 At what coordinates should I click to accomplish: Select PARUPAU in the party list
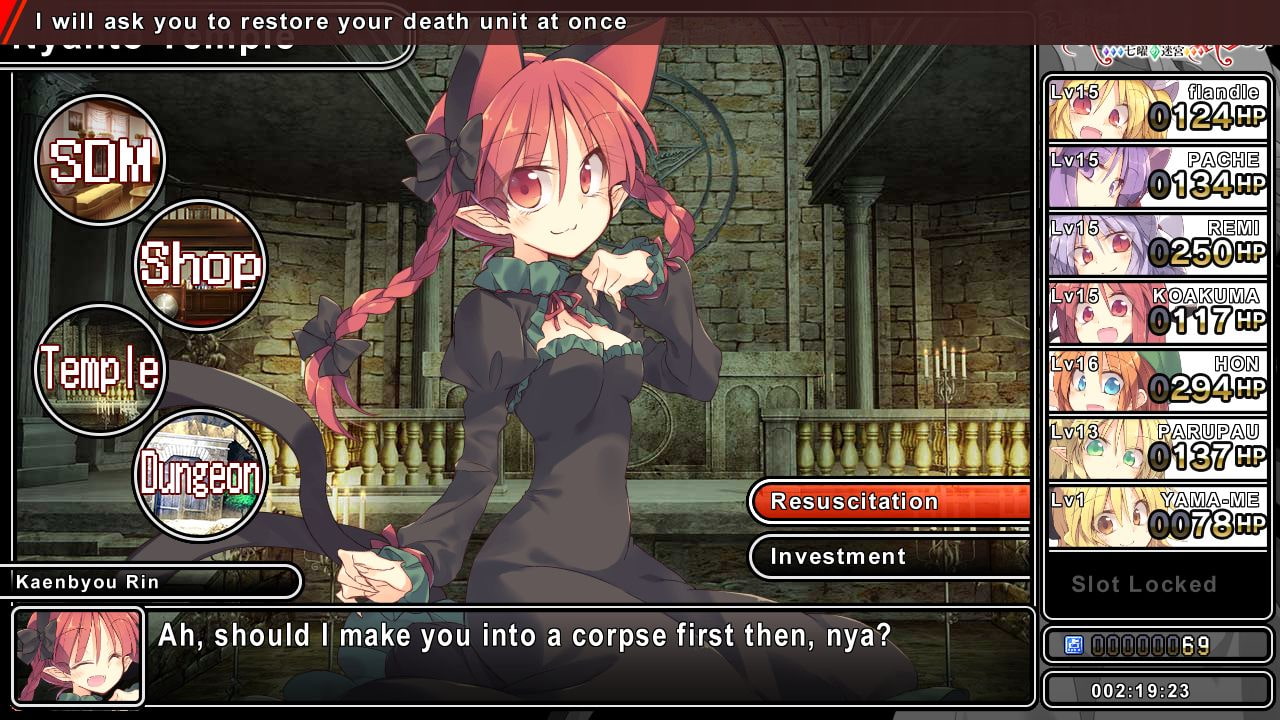click(x=1158, y=449)
